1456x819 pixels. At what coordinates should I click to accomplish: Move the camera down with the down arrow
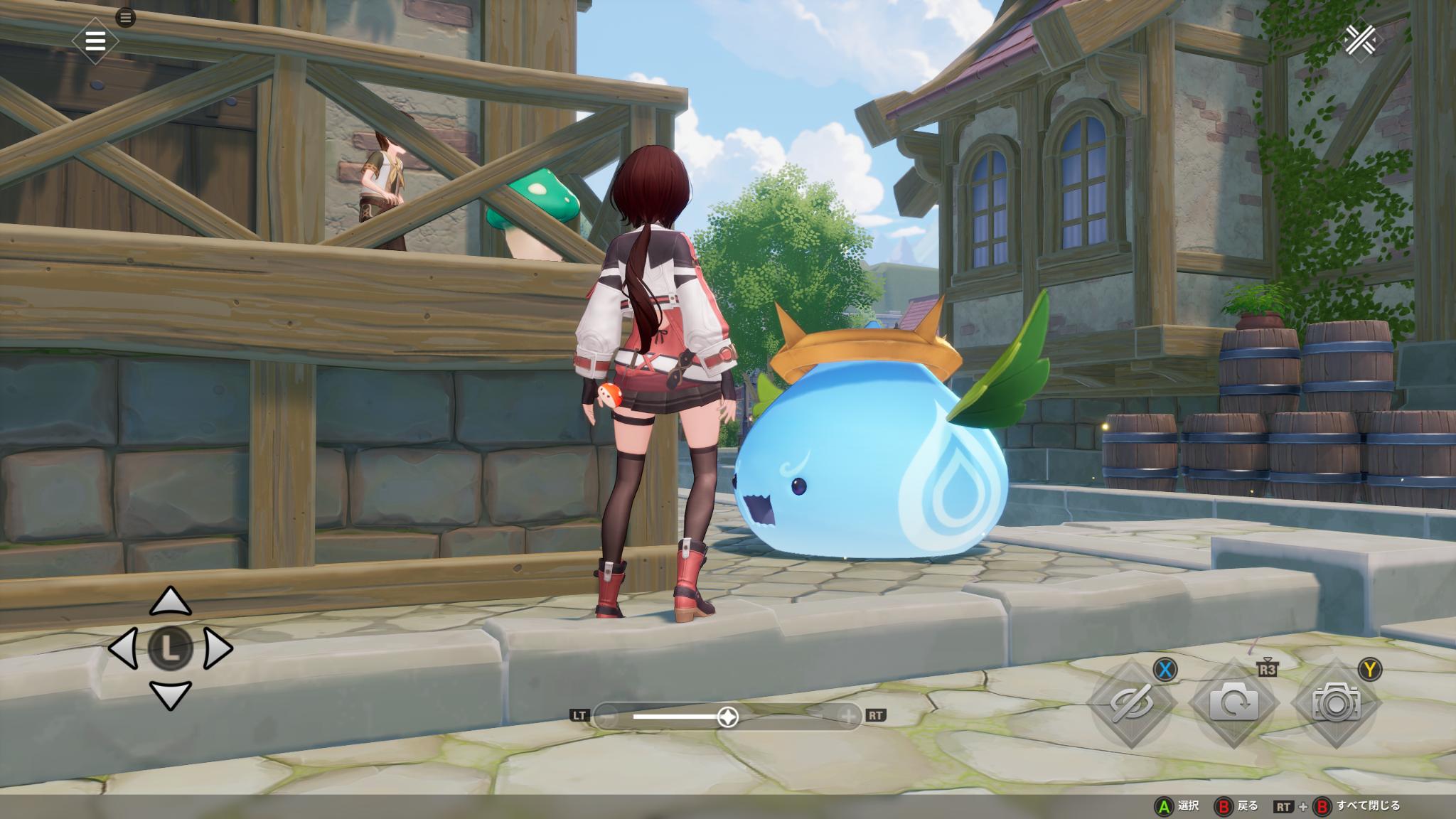(171, 695)
